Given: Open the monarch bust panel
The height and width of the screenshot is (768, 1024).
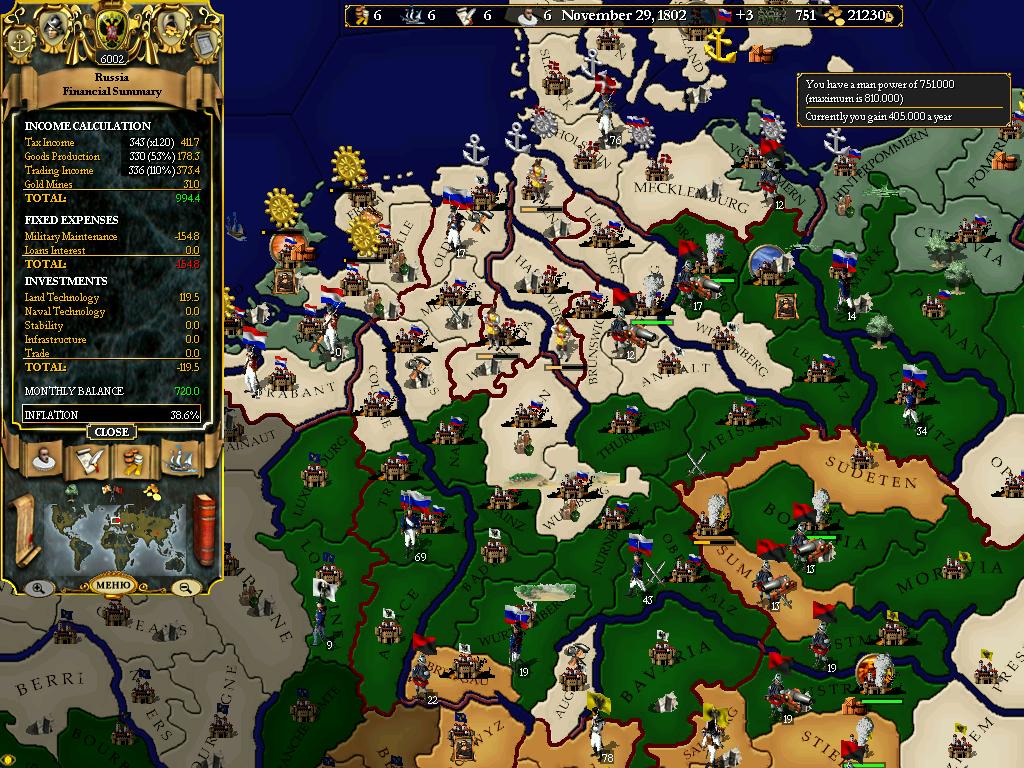Looking at the screenshot, I should coord(41,460).
